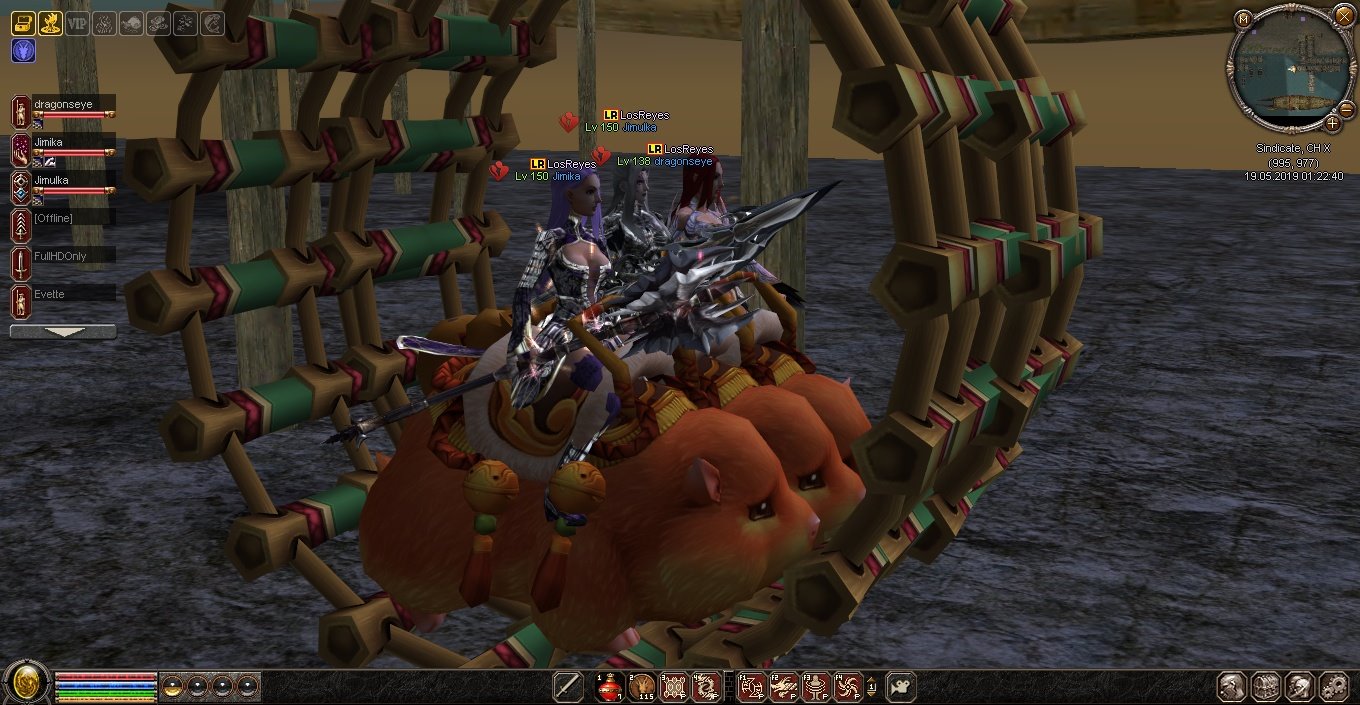Viewport: 1360px width, 705px height.
Task: Activate the F4 spinning blade skill
Action: (x=848, y=687)
